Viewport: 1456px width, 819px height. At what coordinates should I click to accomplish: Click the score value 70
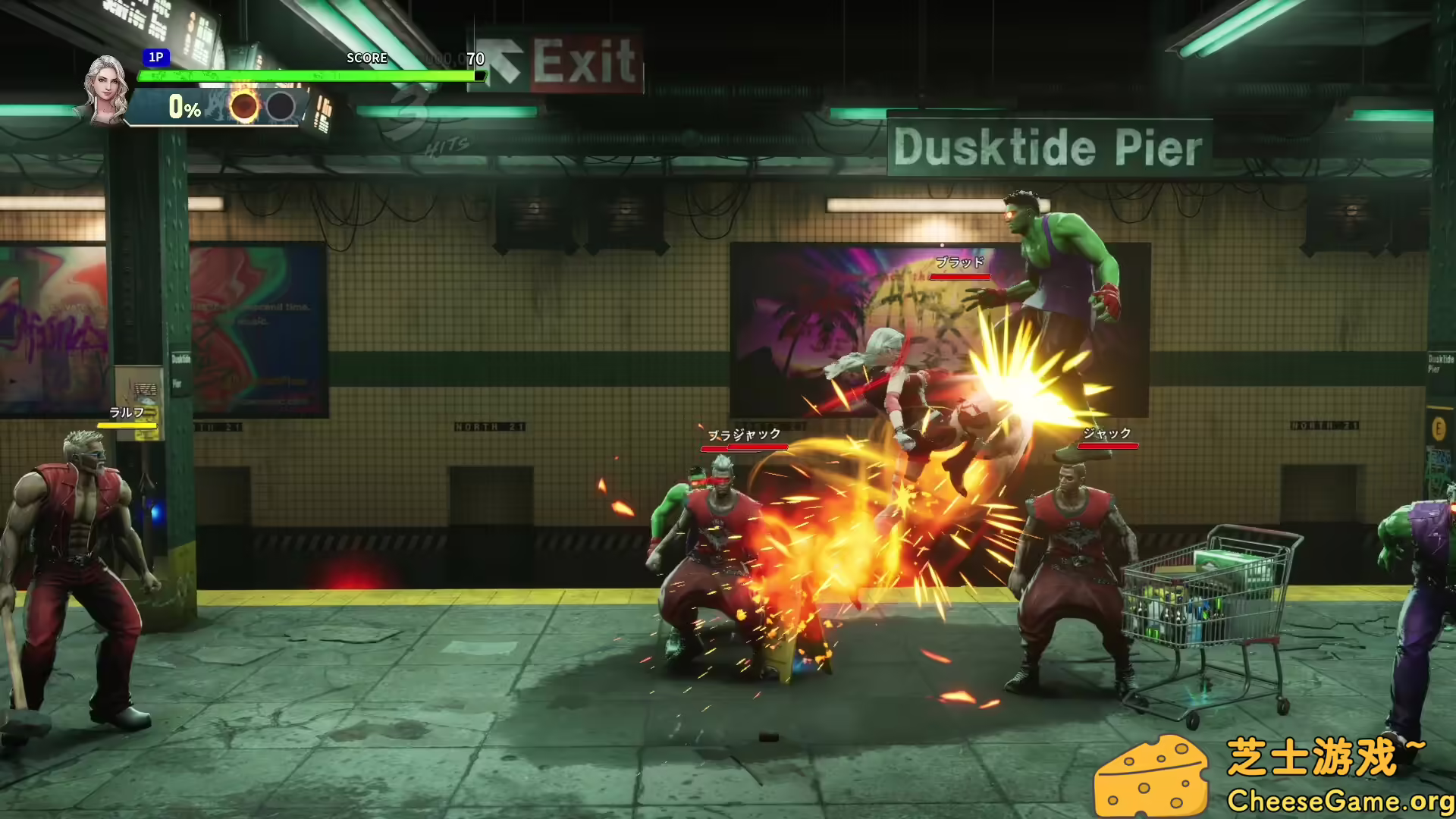[474, 58]
